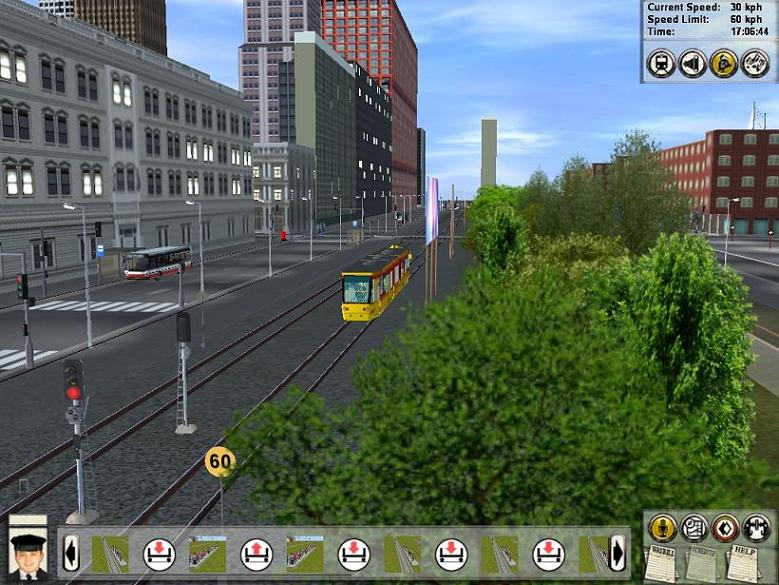Screen dimensions: 779x585
Task: Advance the command queue with the right arrow
Action: [x=617, y=553]
